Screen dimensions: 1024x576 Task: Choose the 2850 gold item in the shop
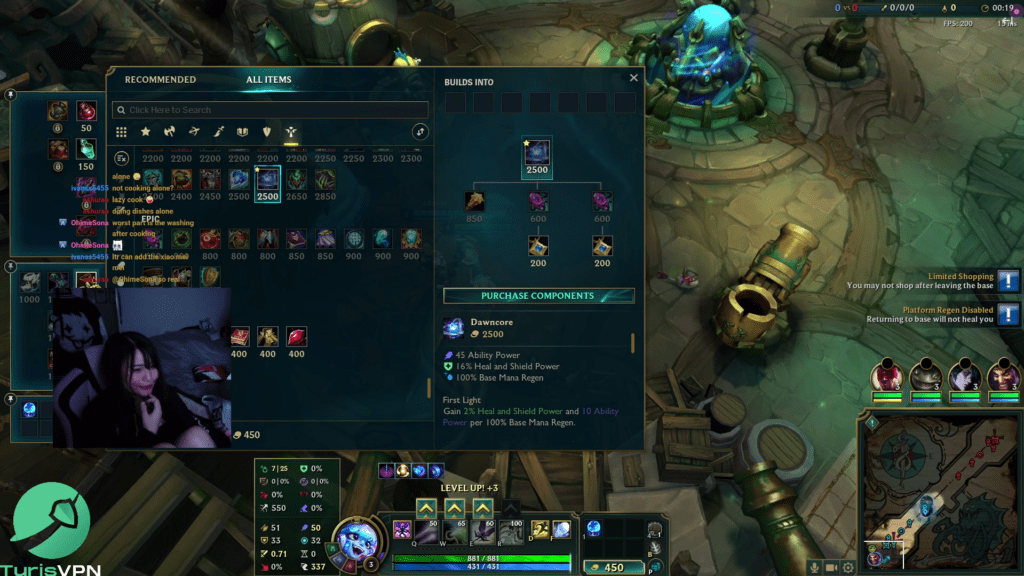(x=325, y=180)
